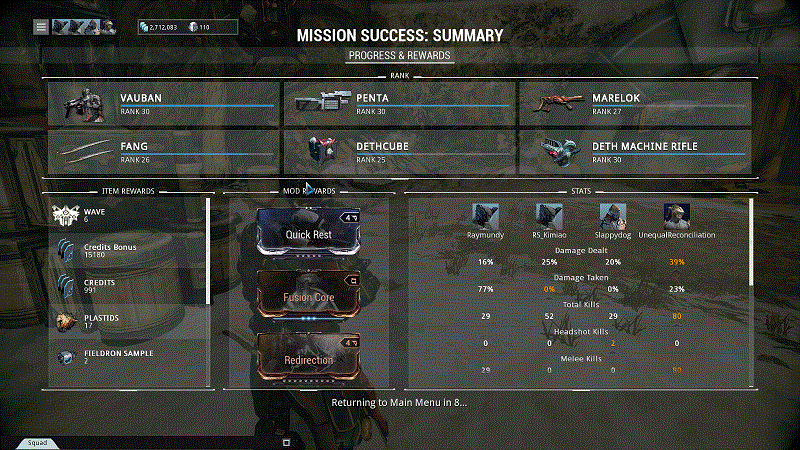Click Slappydog's player avatar
800x450 pixels.
tap(613, 215)
